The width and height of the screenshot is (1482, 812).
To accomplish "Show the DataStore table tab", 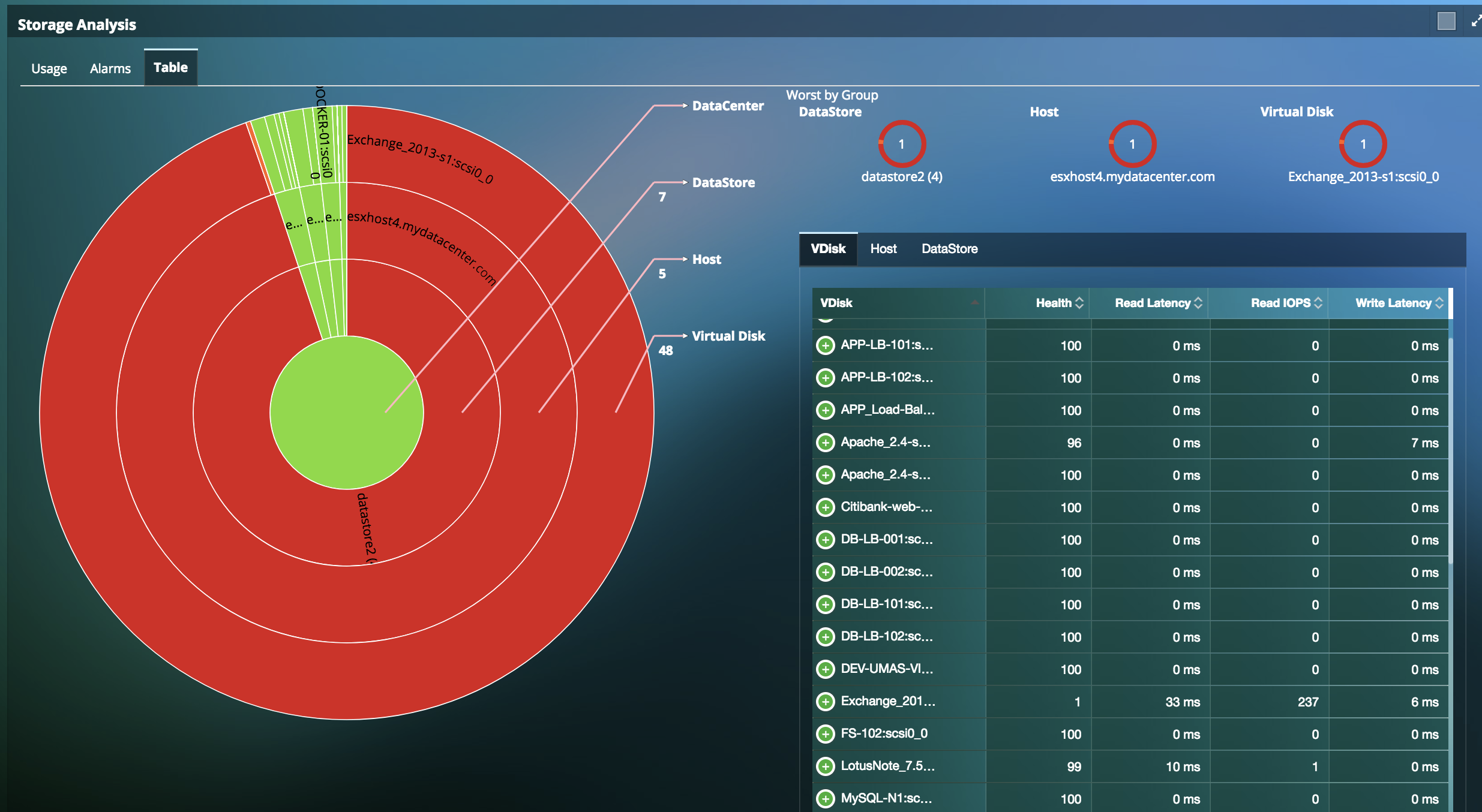I will click(x=949, y=249).
